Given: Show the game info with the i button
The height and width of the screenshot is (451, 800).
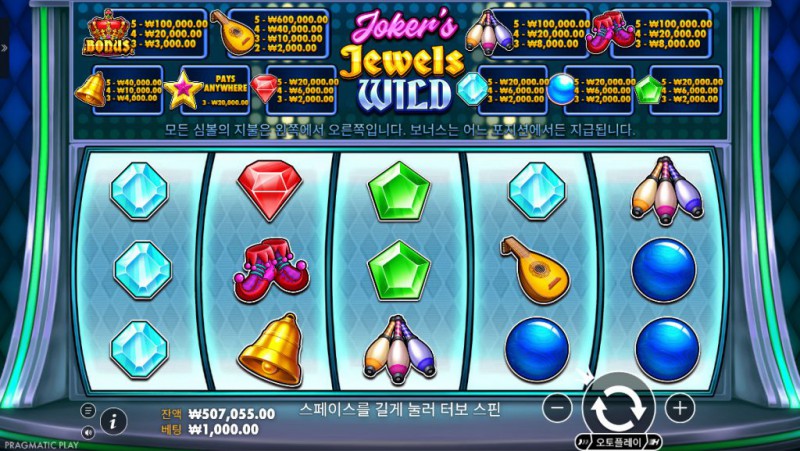Looking at the screenshot, I should (113, 421).
